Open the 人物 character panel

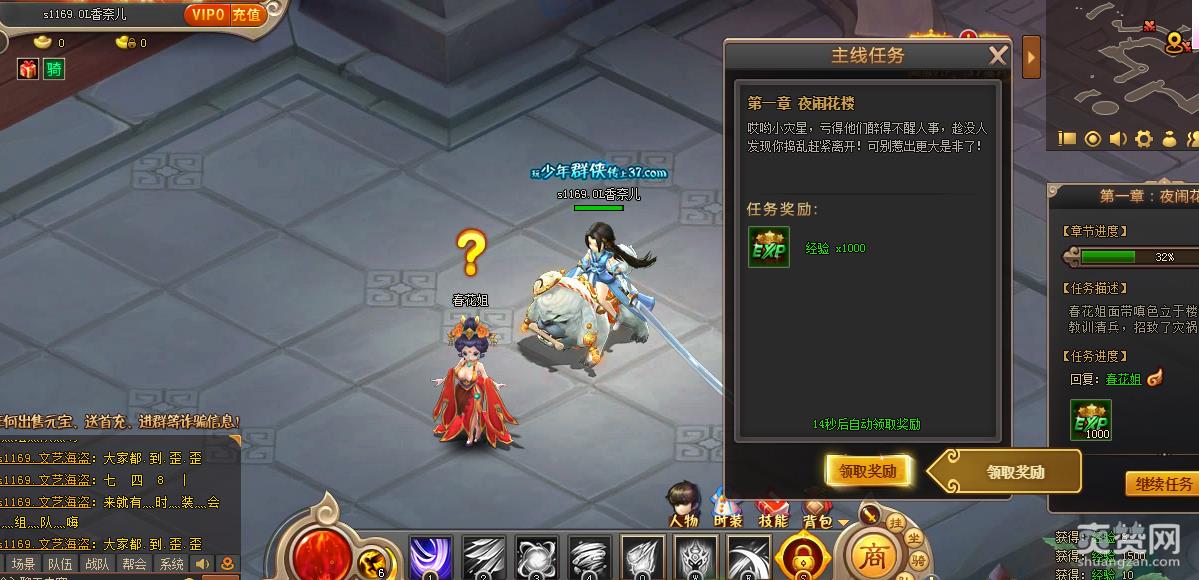click(684, 503)
